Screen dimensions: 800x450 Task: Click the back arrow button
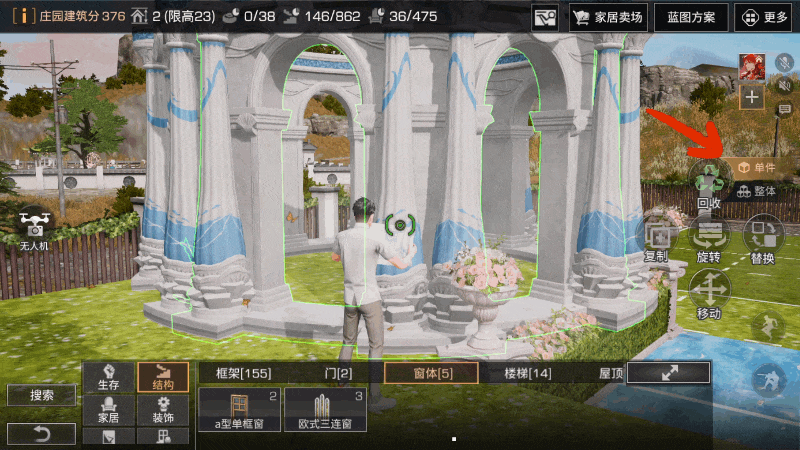(41, 433)
